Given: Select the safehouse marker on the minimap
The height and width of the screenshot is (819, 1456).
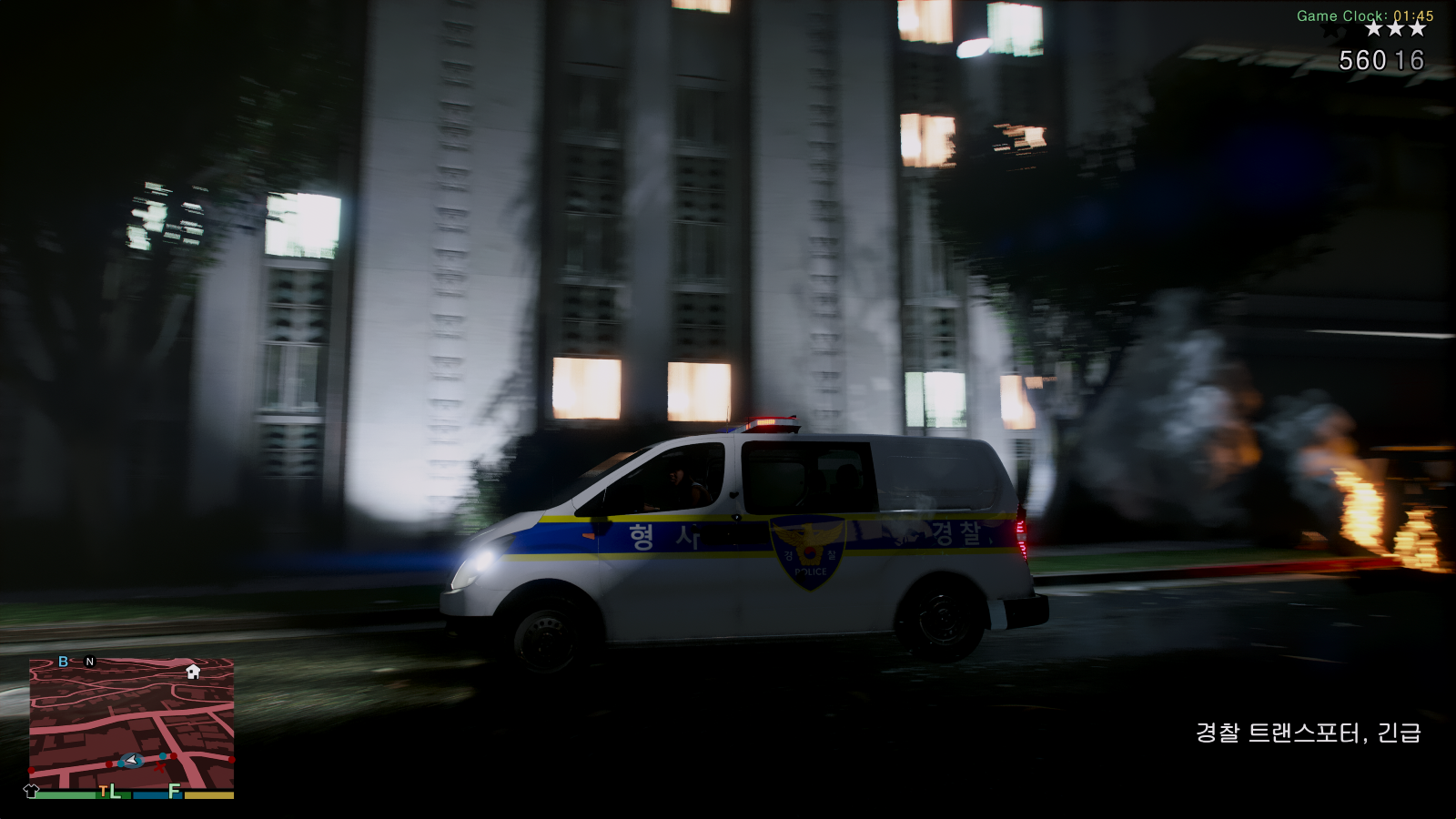Looking at the screenshot, I should (x=193, y=672).
